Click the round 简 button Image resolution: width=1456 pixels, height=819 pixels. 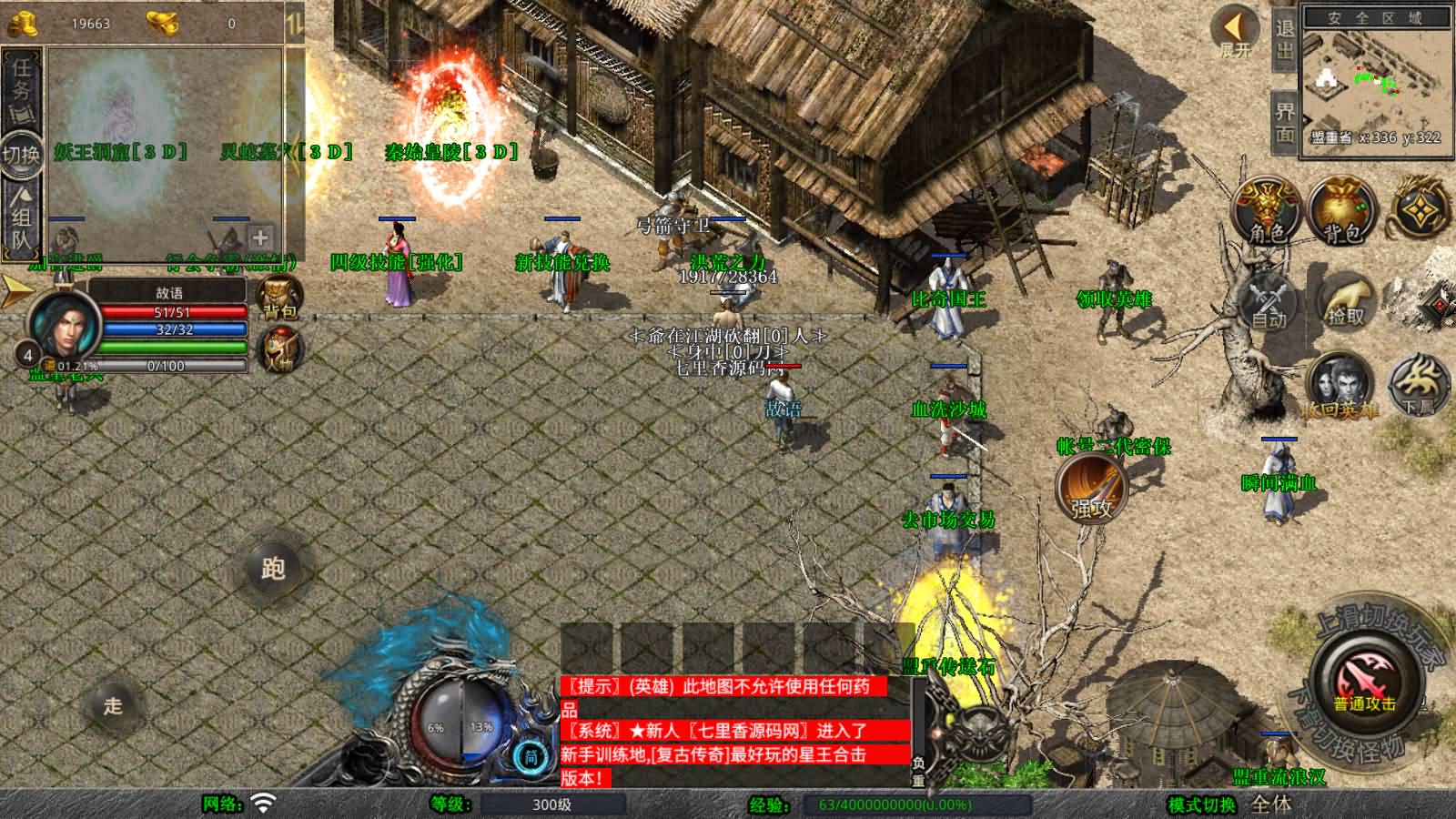531,756
